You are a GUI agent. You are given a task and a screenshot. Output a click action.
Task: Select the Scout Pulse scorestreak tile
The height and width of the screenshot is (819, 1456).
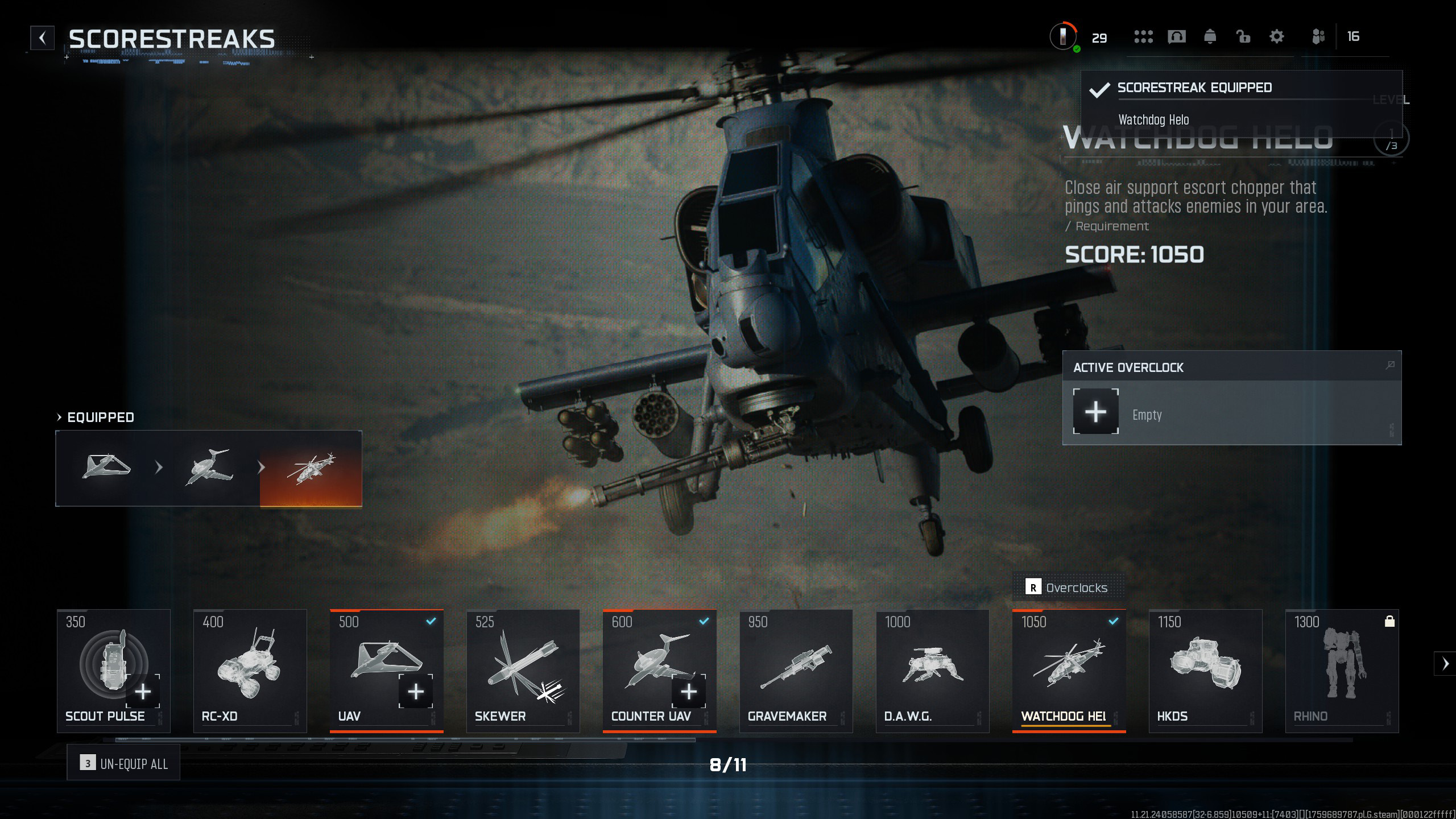tap(113, 670)
